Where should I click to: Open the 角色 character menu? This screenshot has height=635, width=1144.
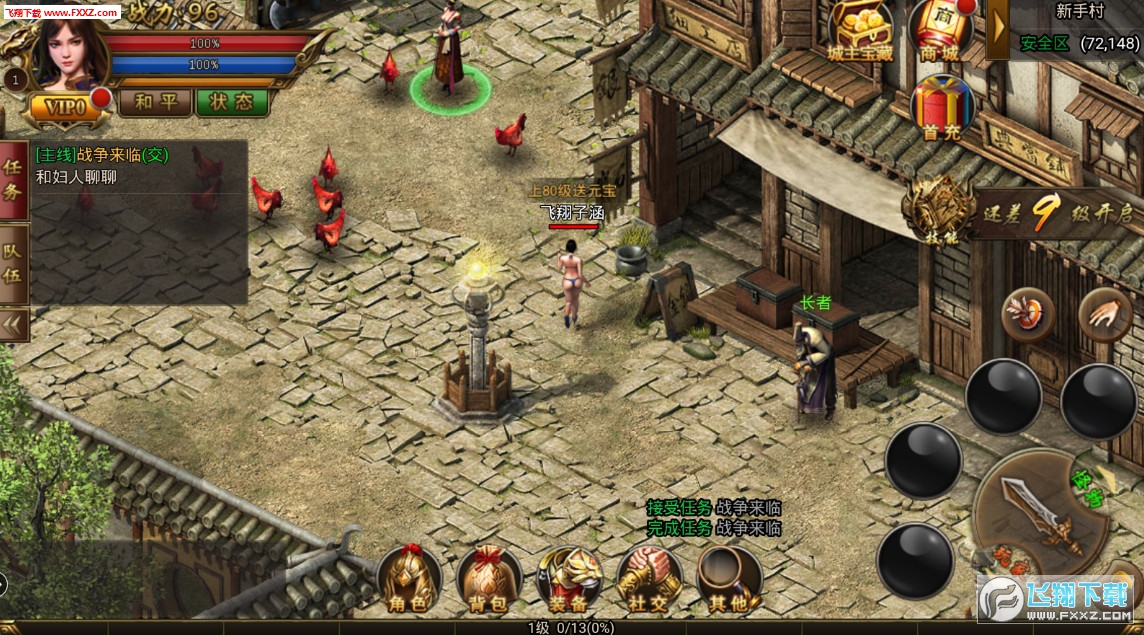coord(409,580)
